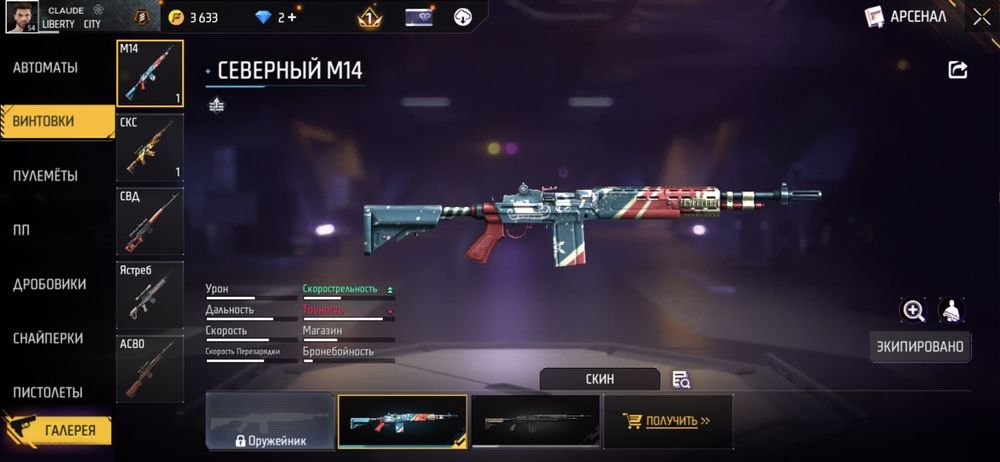
Task: Click the Получить skin button
Action: click(x=668, y=421)
